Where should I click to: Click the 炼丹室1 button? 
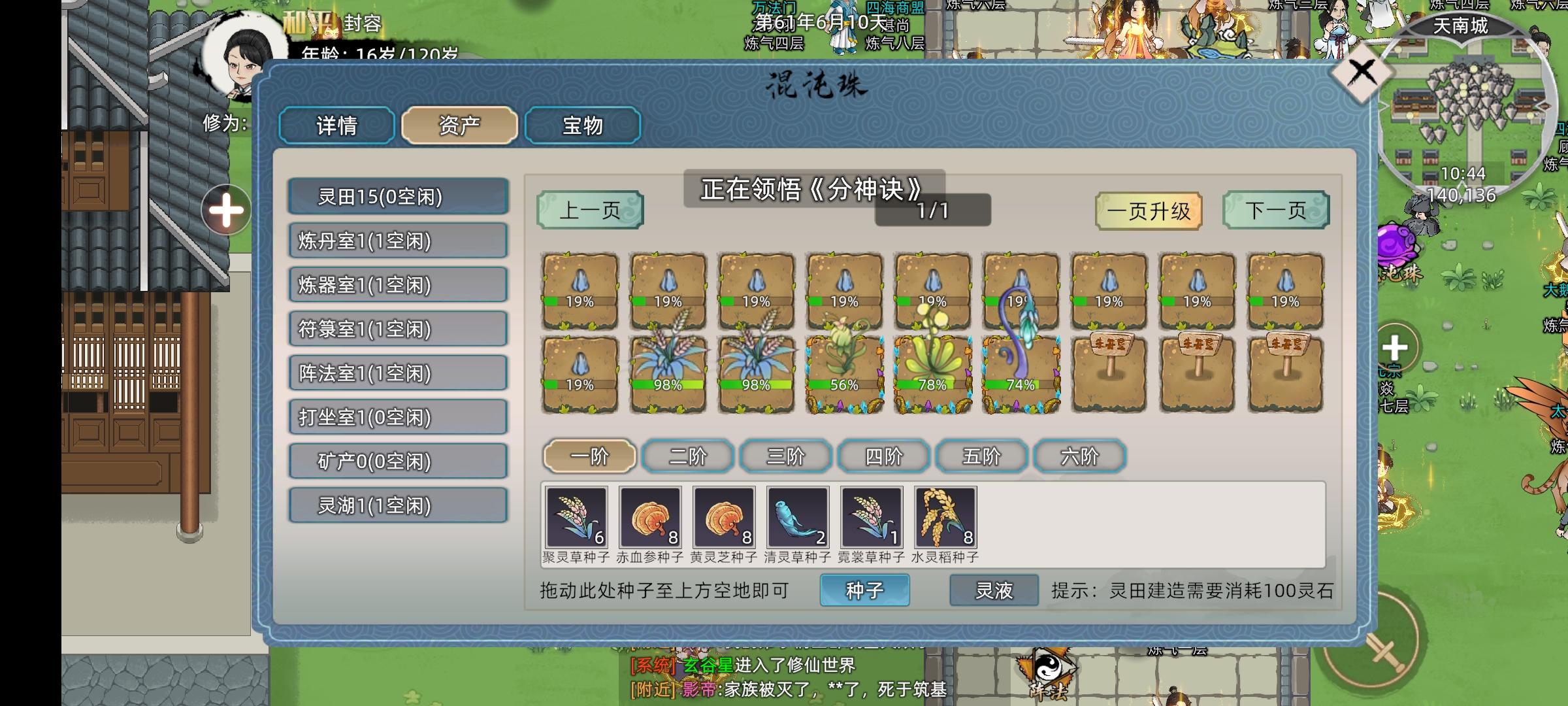398,241
